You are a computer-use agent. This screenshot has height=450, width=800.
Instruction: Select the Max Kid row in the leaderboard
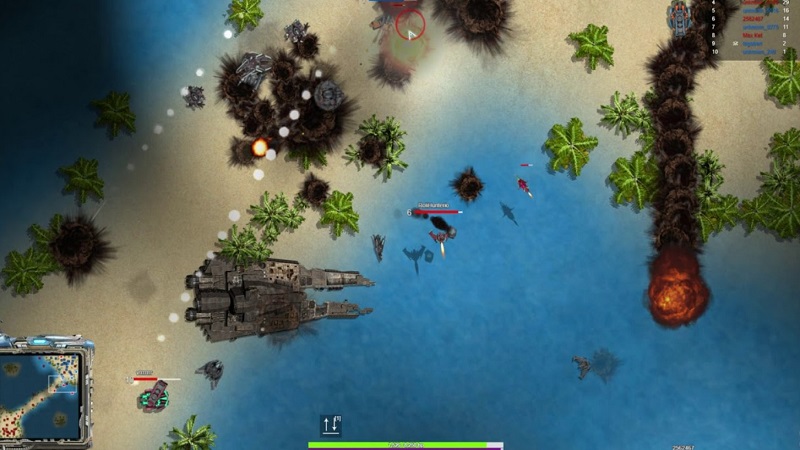click(x=752, y=35)
